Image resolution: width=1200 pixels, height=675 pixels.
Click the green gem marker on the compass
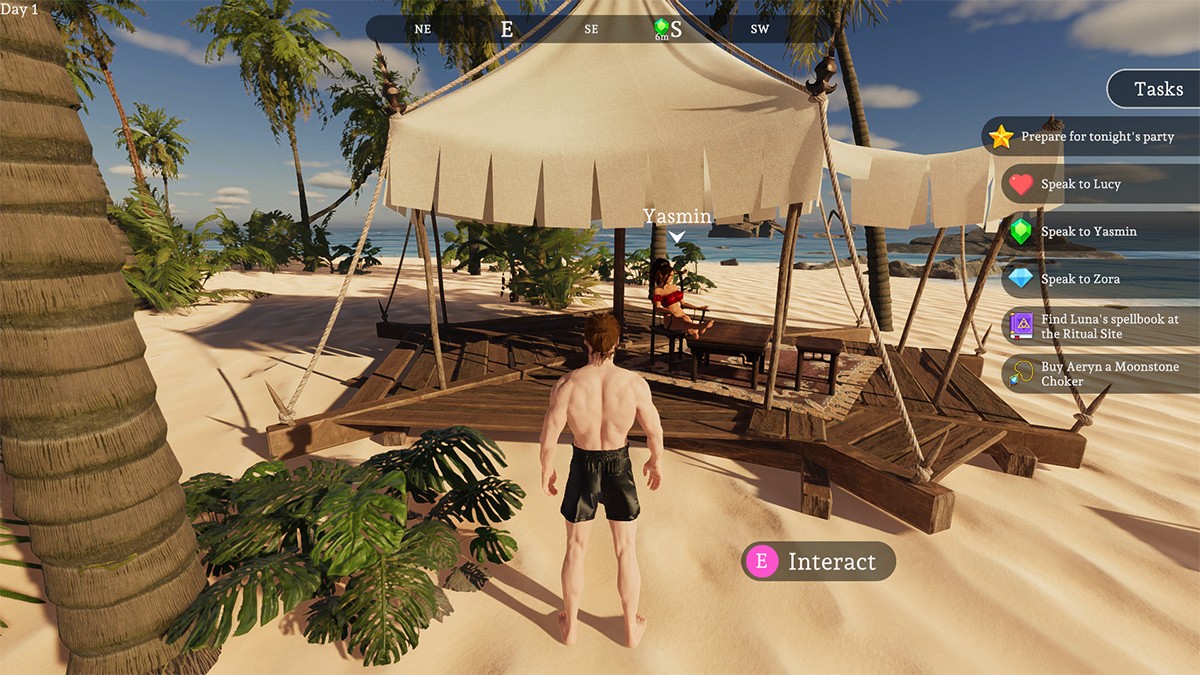click(x=661, y=27)
